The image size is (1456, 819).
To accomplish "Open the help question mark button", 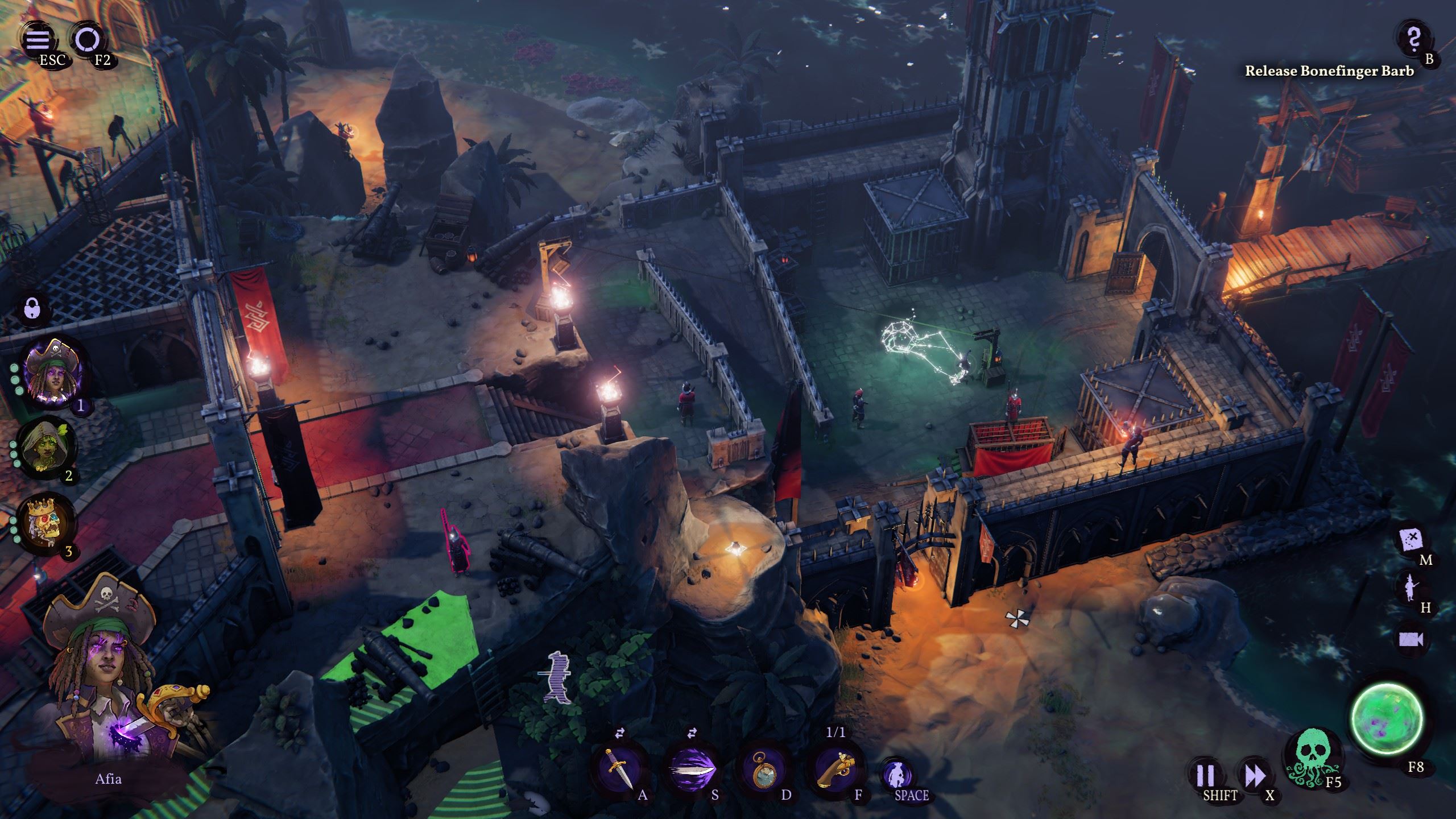I will [x=1414, y=39].
